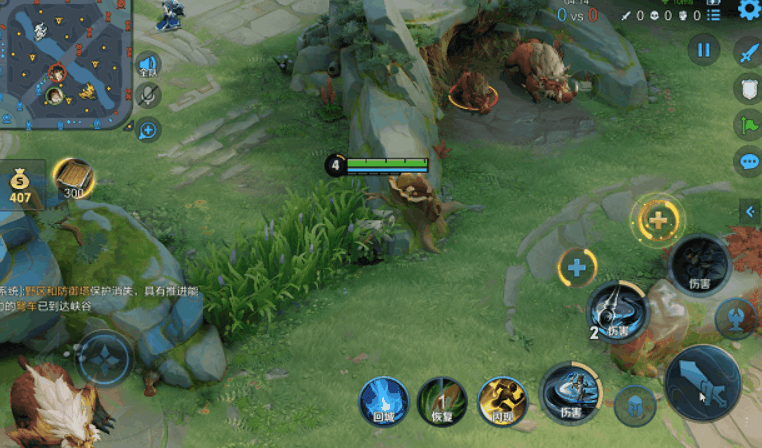This screenshot has width=762, height=448.
Task: Send the sword attack signal
Action: 748,53
